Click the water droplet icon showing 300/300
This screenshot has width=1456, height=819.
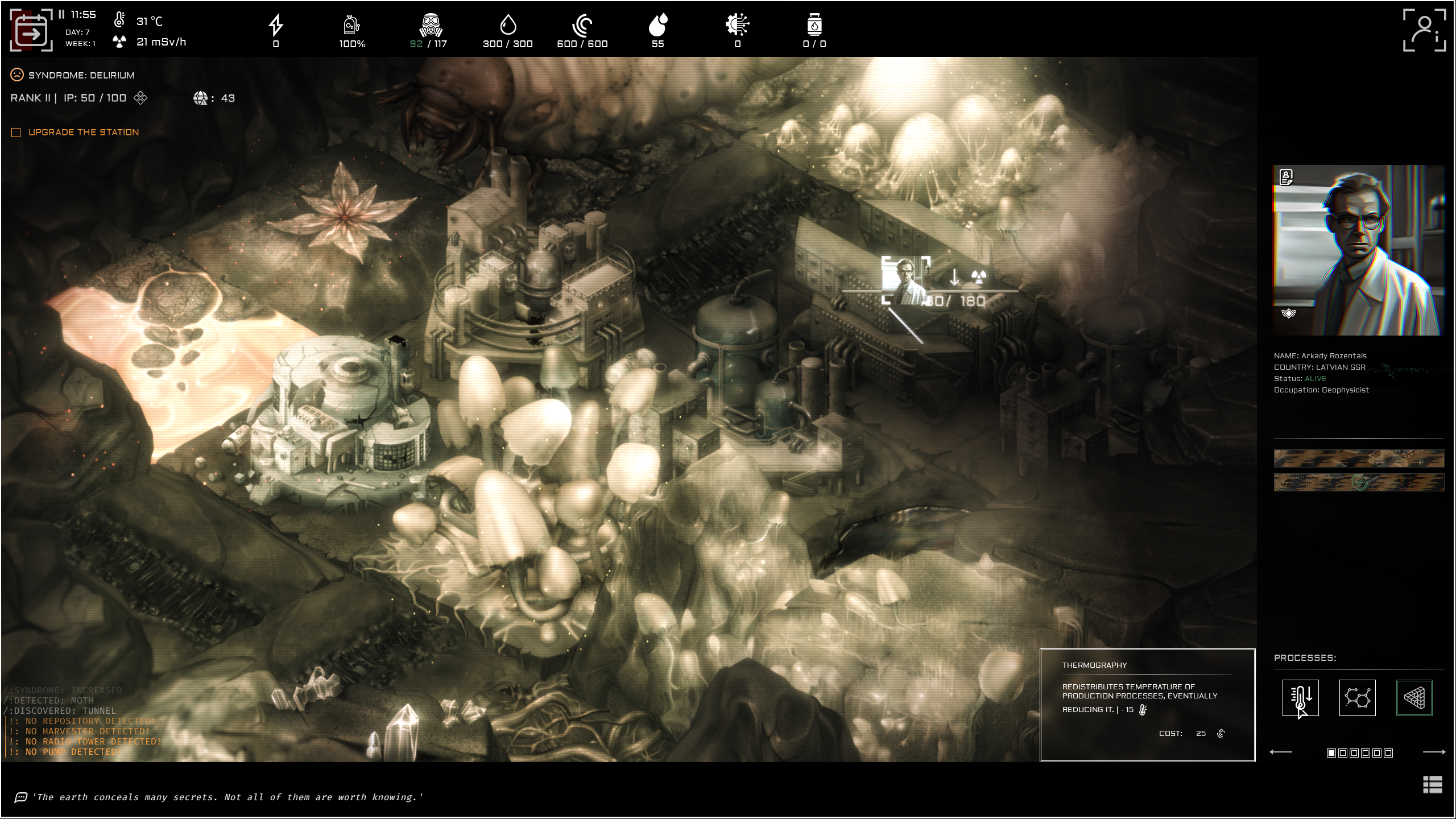(x=508, y=26)
